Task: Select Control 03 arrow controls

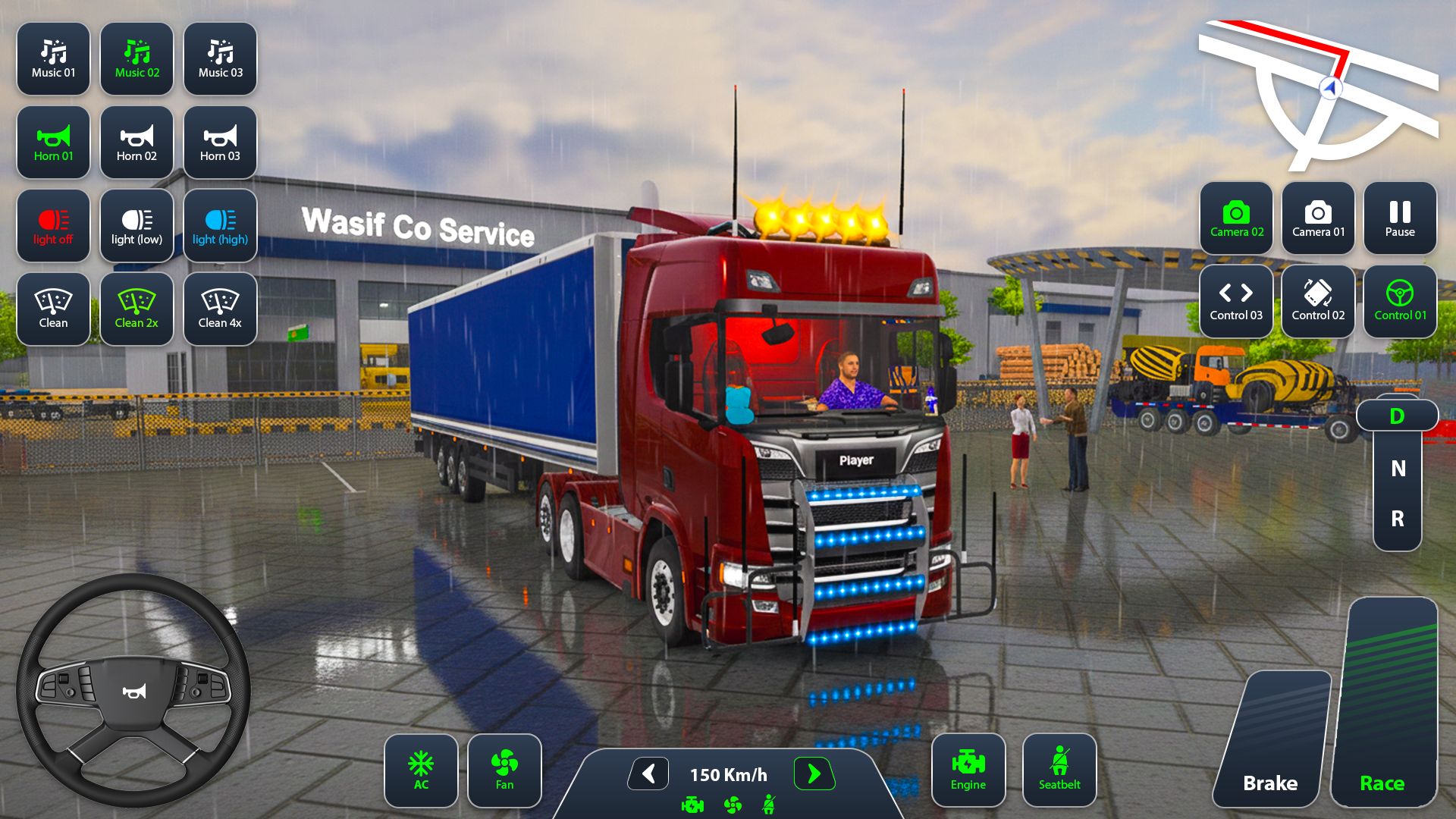Action: [x=1236, y=301]
